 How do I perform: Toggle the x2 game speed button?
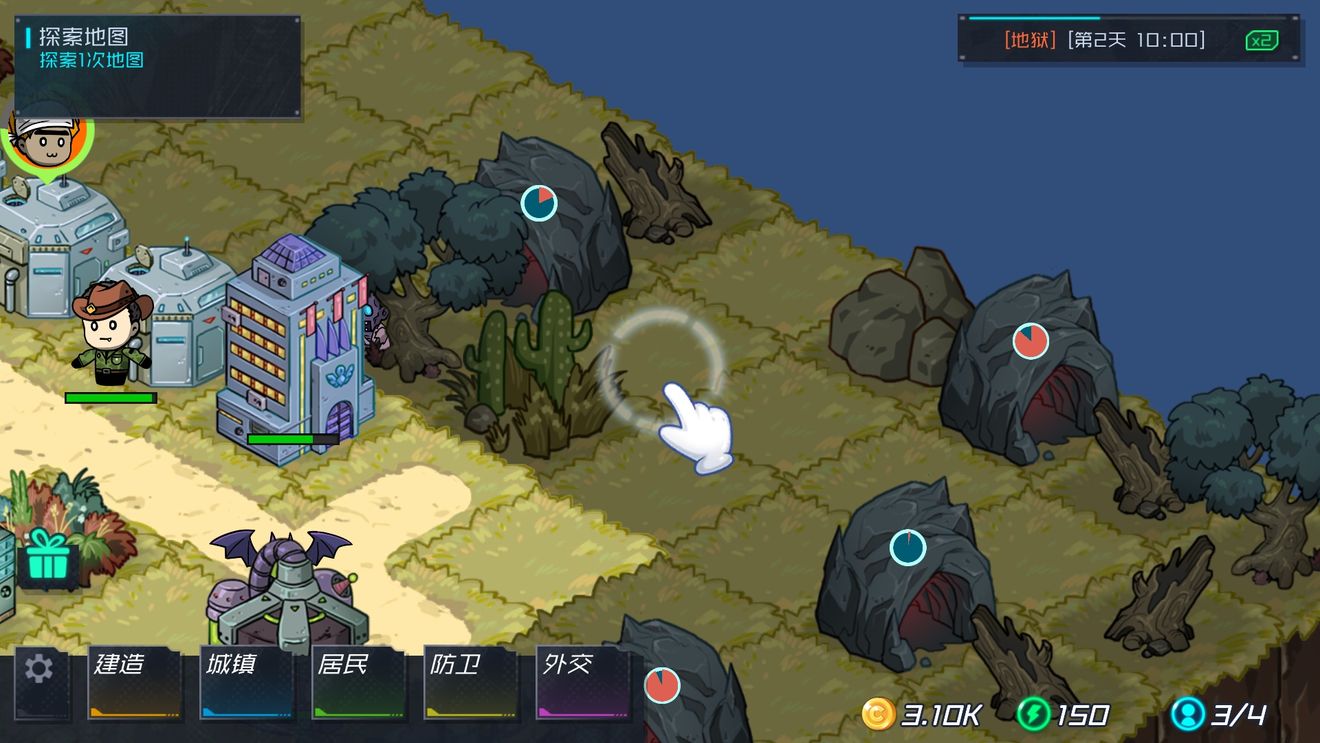point(1262,41)
